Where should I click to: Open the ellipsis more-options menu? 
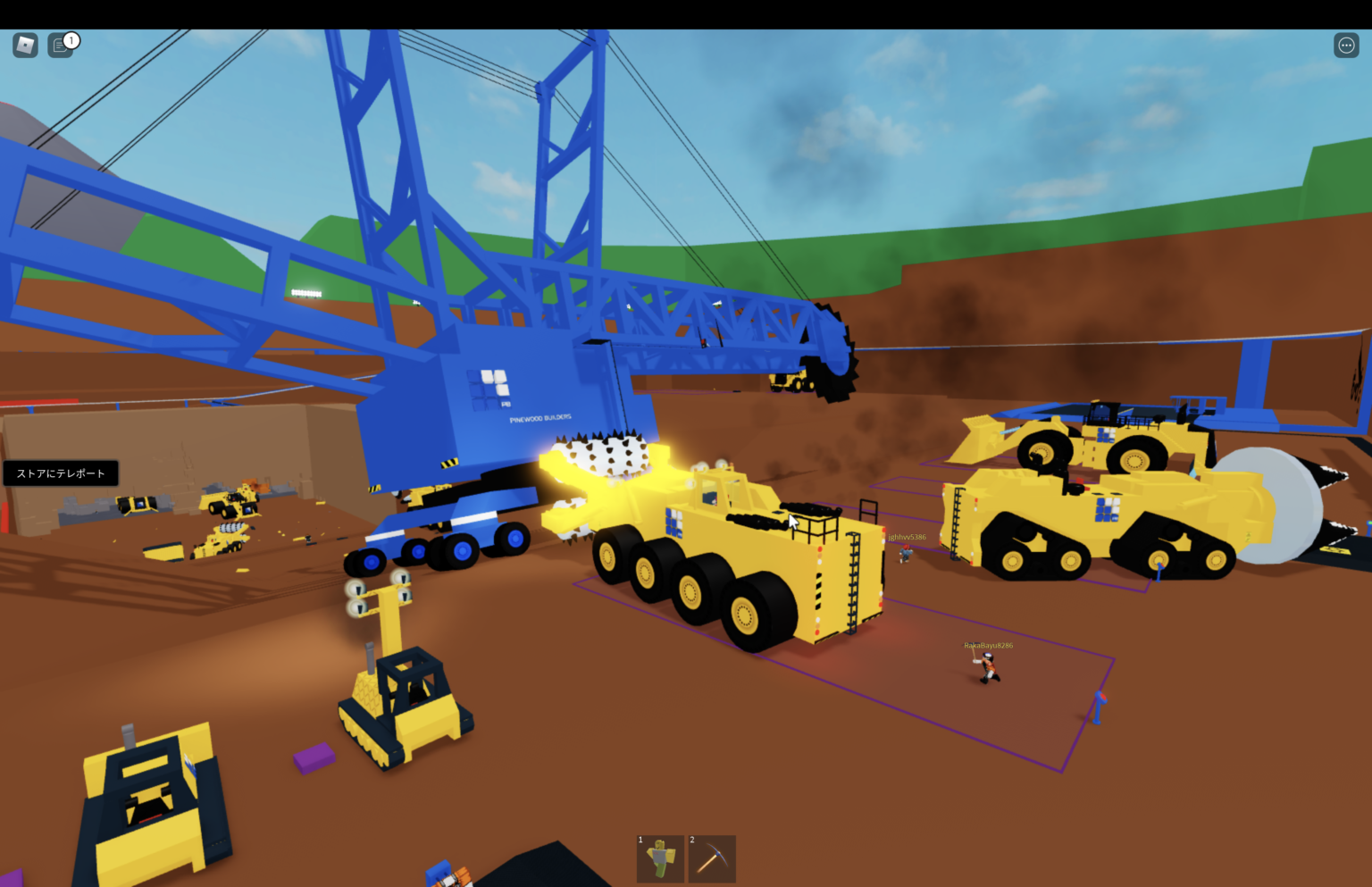[x=1346, y=44]
